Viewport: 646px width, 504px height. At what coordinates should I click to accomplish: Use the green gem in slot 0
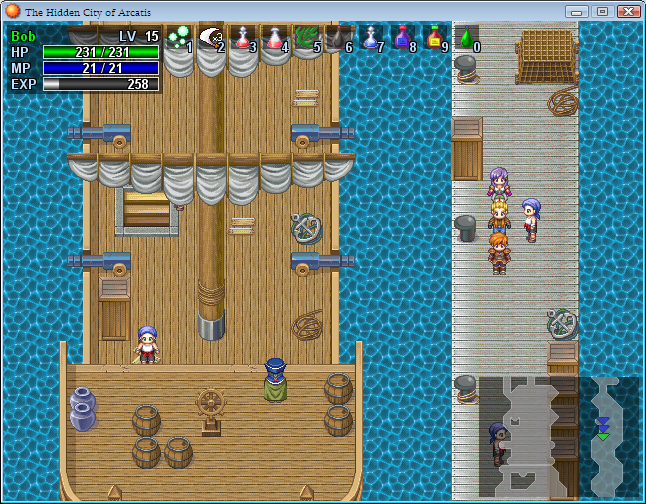coord(466,38)
